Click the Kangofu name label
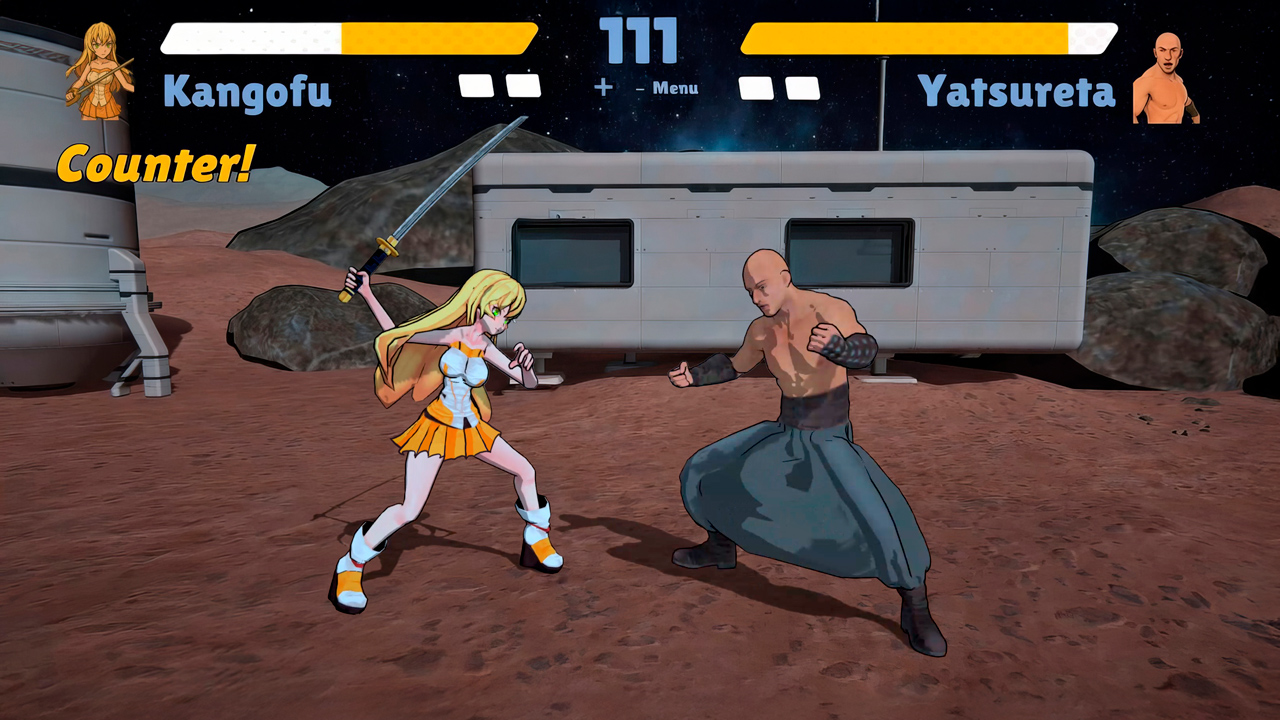The width and height of the screenshot is (1280, 720). click(247, 90)
